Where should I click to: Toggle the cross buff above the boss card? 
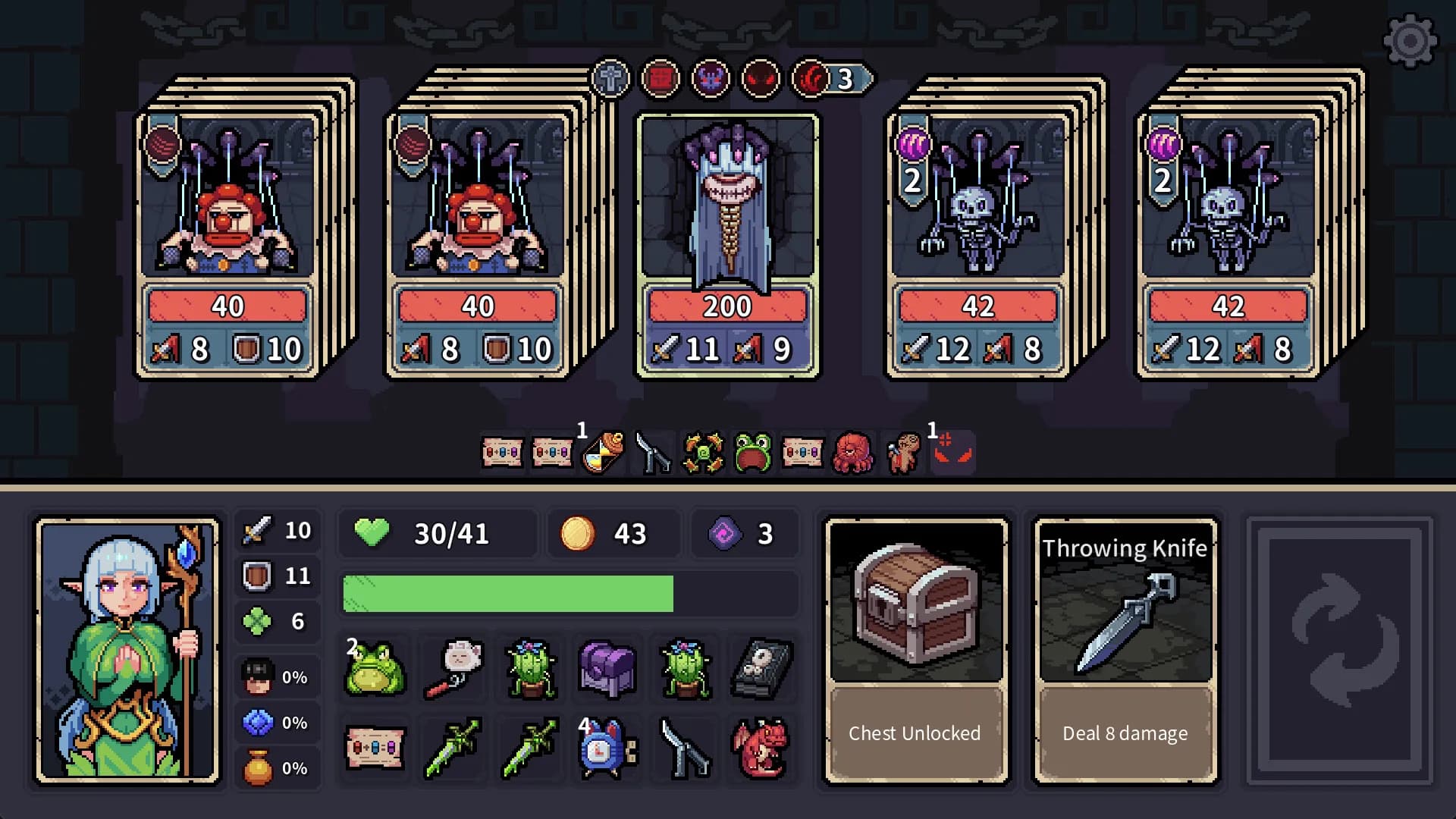tap(611, 78)
